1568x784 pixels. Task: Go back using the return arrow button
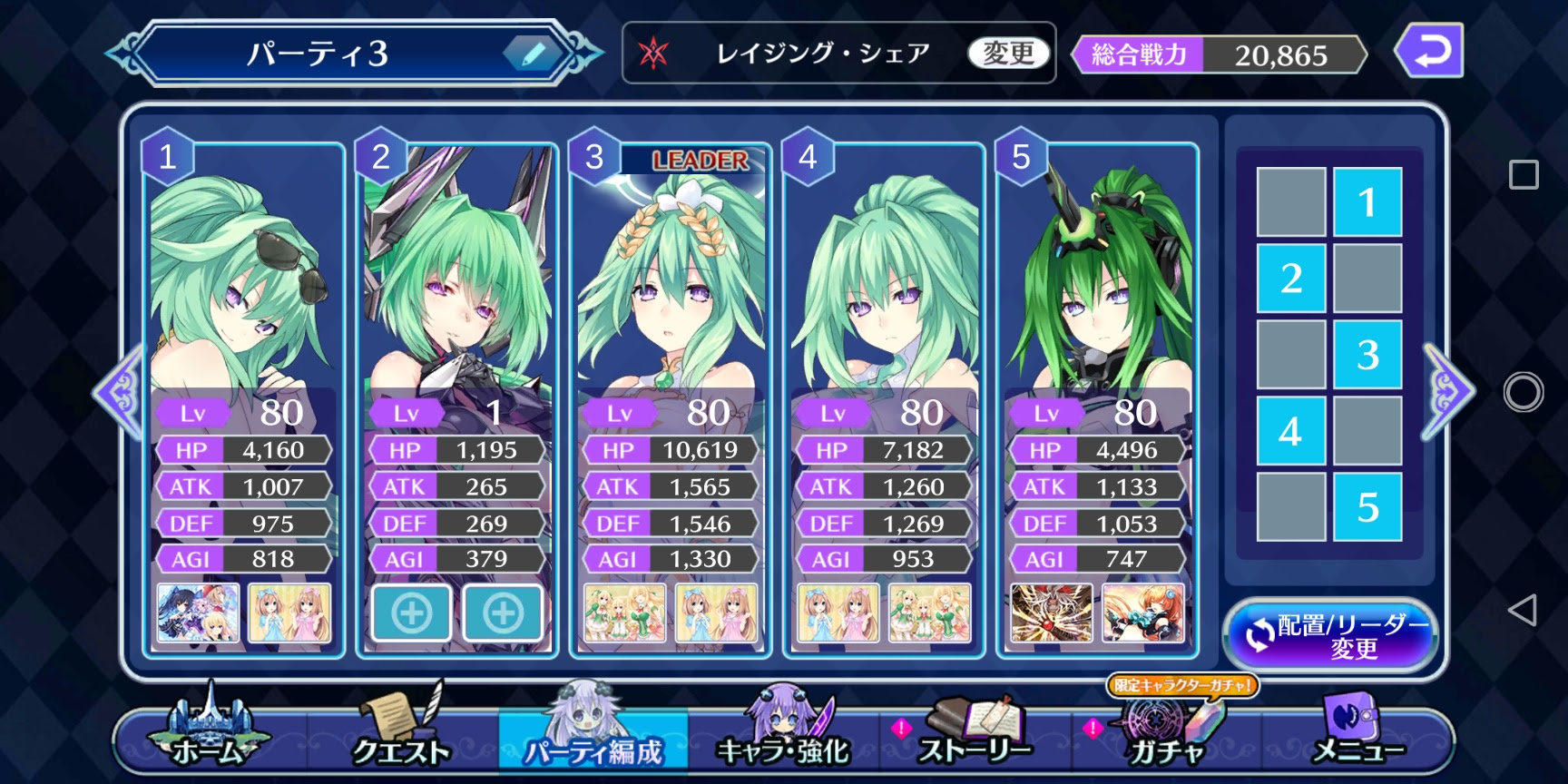click(1428, 52)
